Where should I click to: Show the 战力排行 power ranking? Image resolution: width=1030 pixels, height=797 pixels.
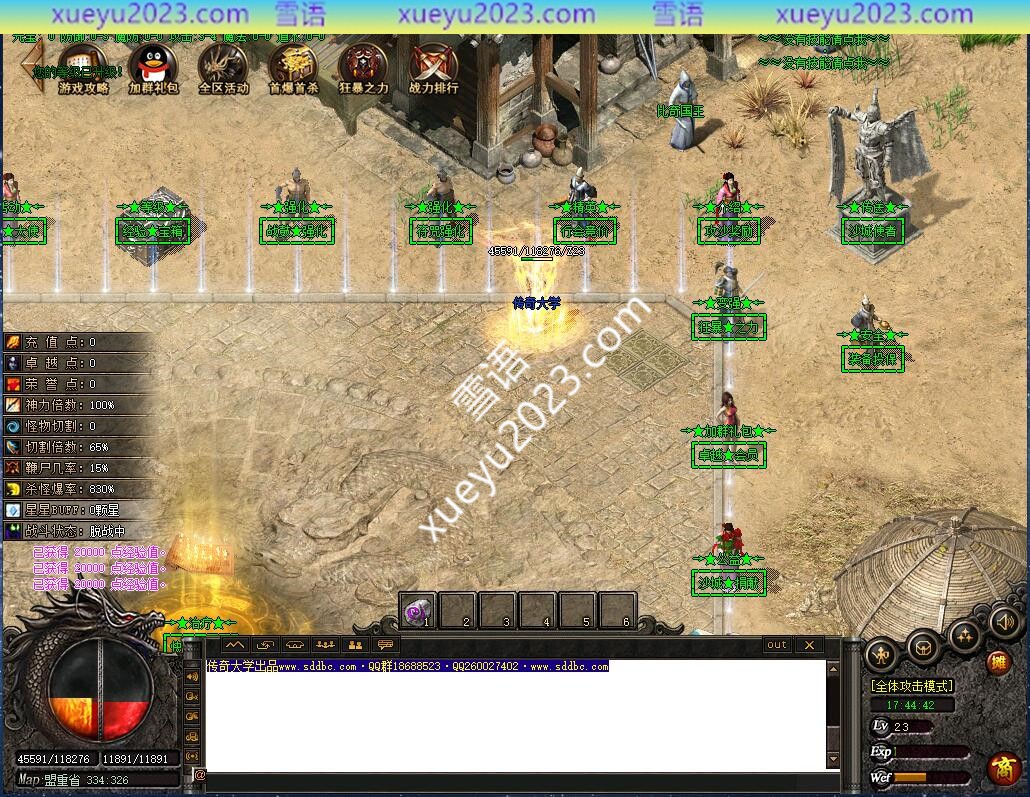point(433,65)
